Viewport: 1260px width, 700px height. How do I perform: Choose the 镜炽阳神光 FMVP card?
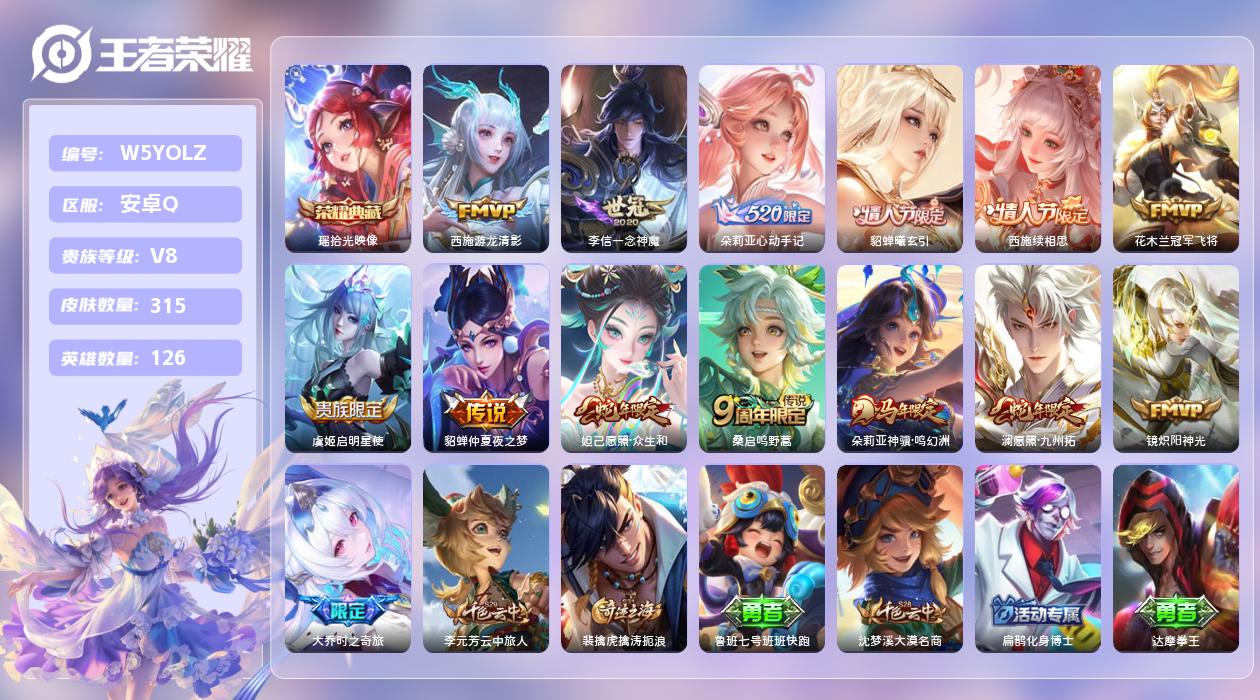(1176, 358)
